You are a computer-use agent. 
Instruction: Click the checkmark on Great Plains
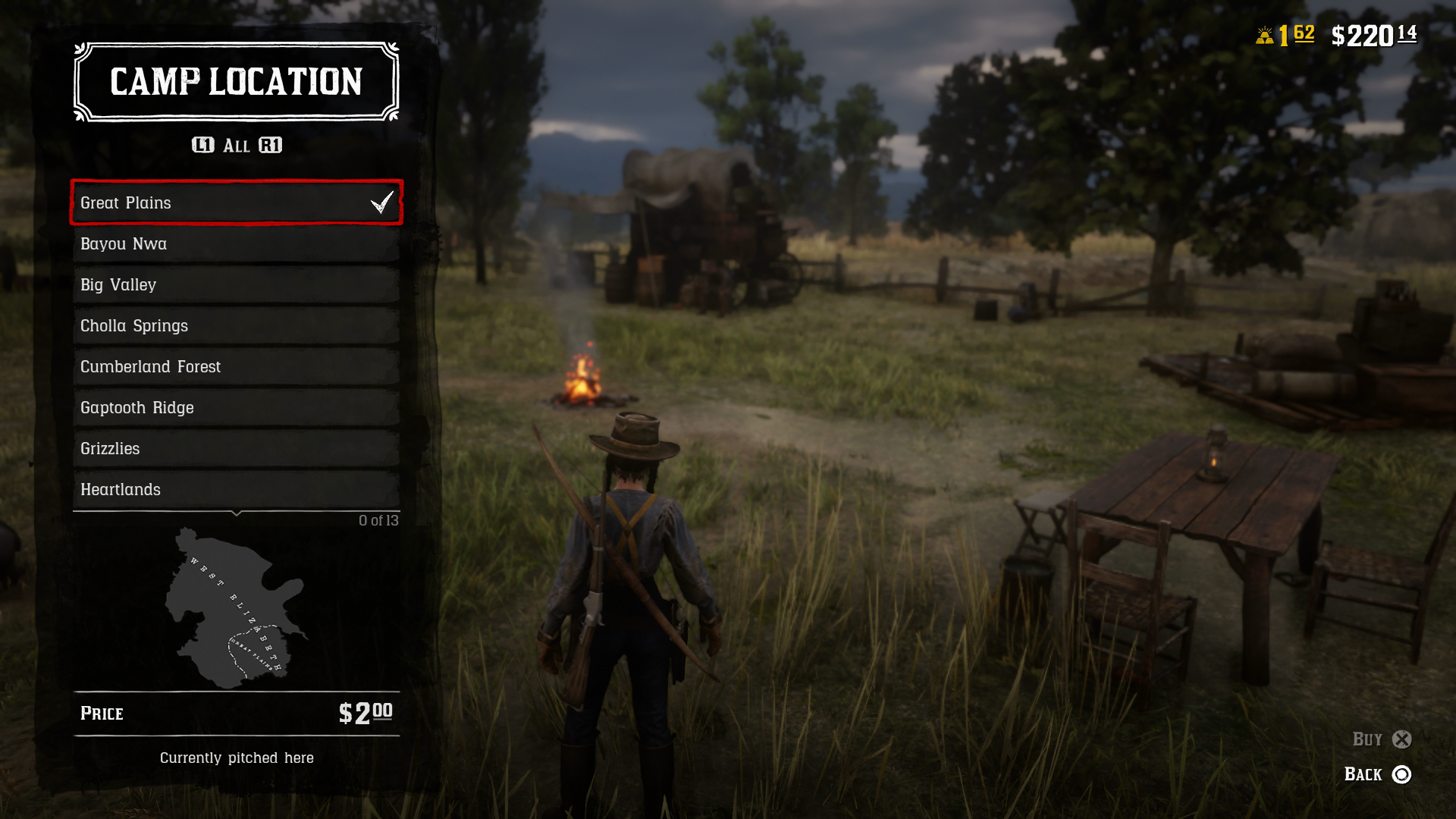click(x=381, y=202)
